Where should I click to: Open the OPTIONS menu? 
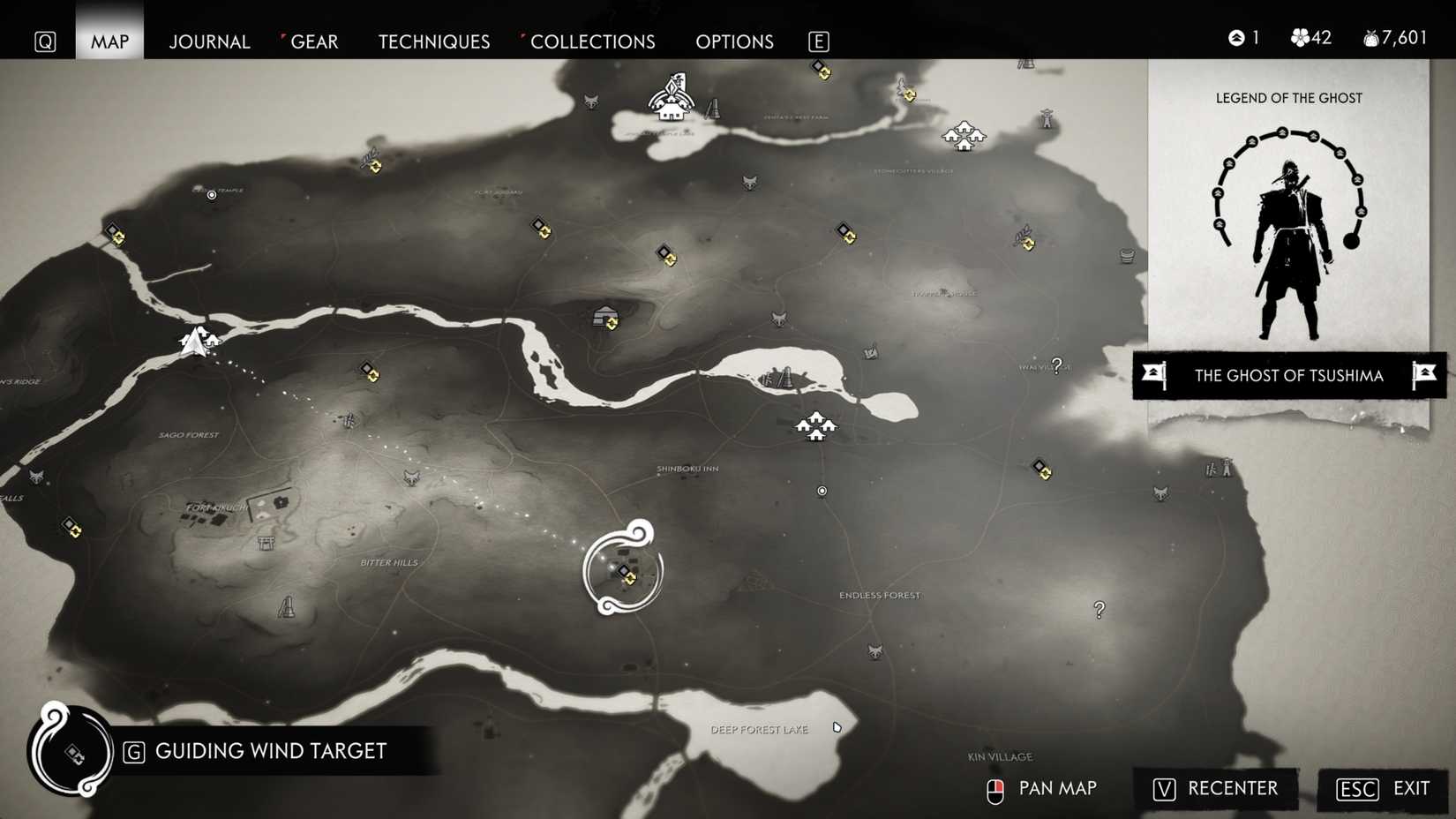(x=734, y=41)
